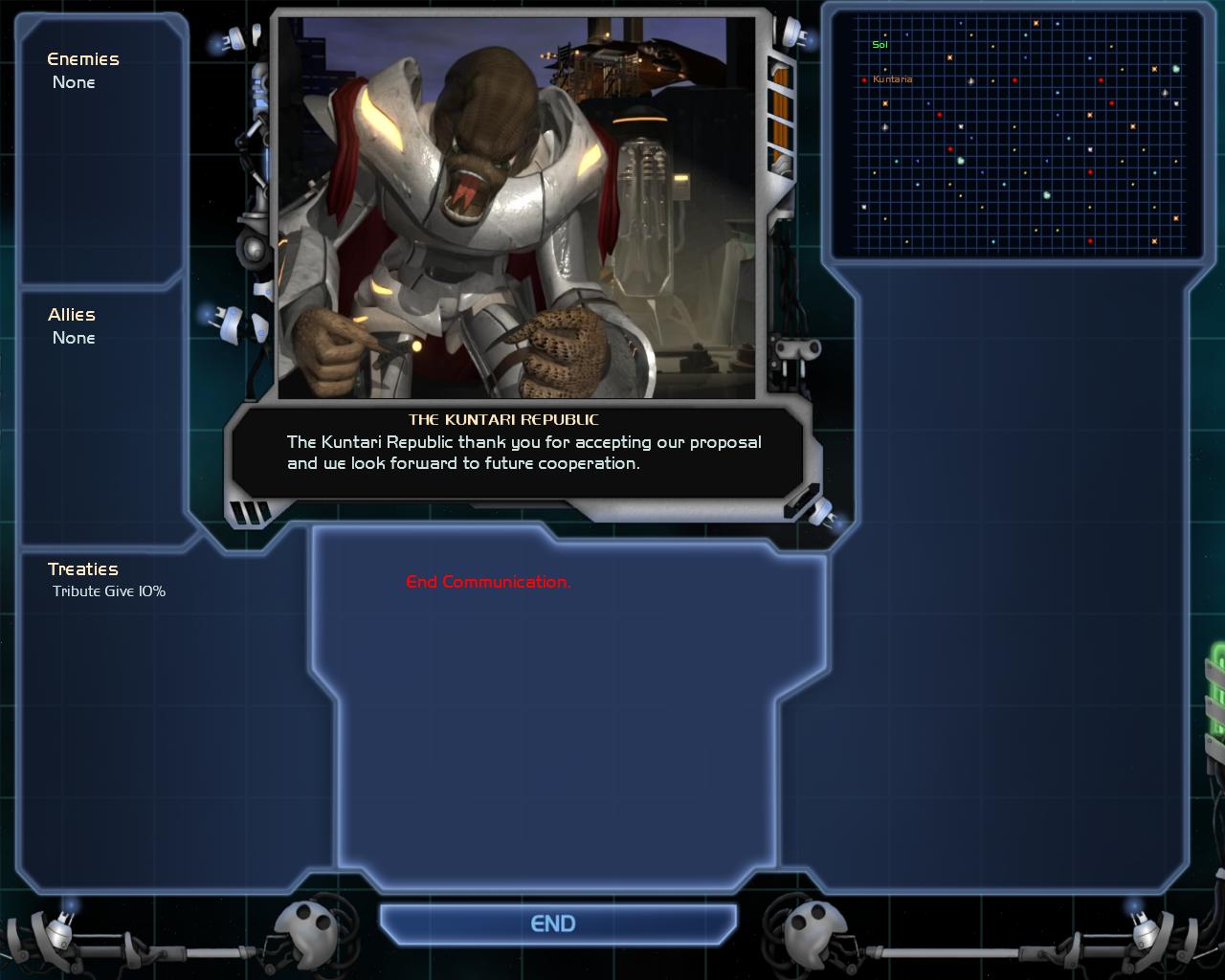Click the END button

click(553, 924)
